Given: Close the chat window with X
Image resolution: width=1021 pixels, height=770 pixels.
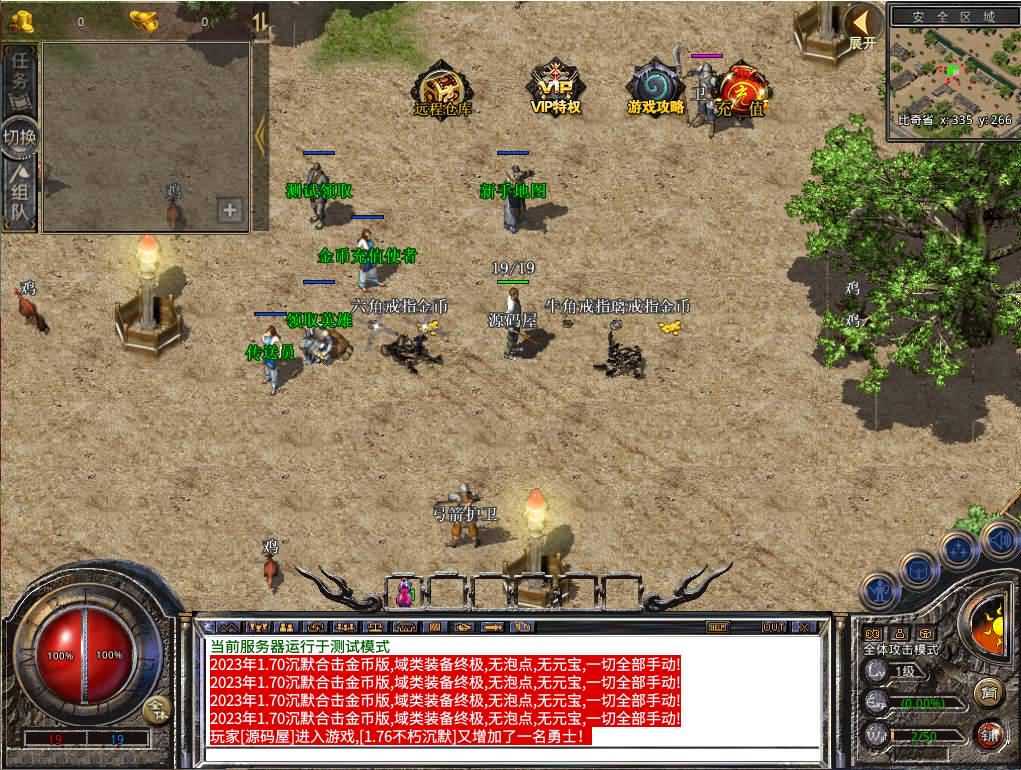Looking at the screenshot, I should pyautogui.click(x=803, y=627).
